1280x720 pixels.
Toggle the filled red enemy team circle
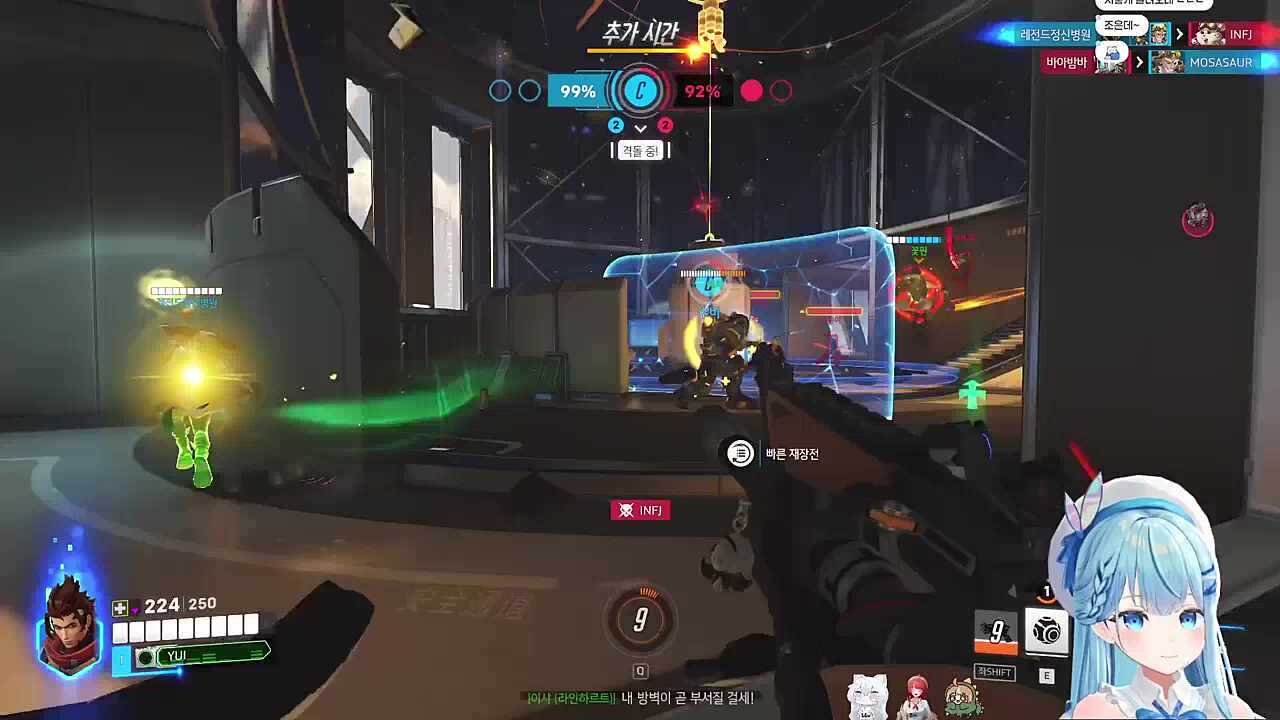pyautogui.click(x=752, y=91)
